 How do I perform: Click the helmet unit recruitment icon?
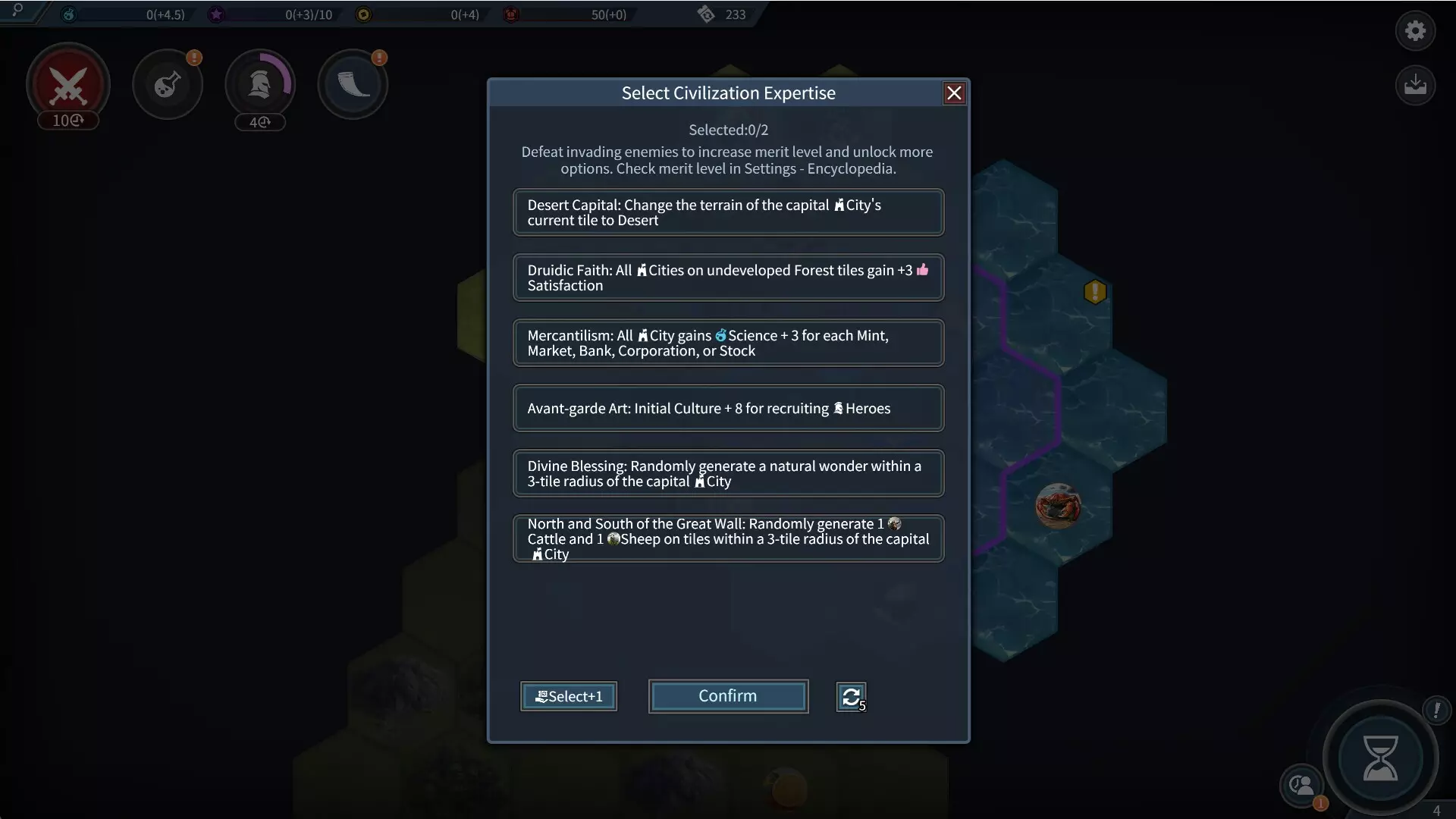(260, 84)
